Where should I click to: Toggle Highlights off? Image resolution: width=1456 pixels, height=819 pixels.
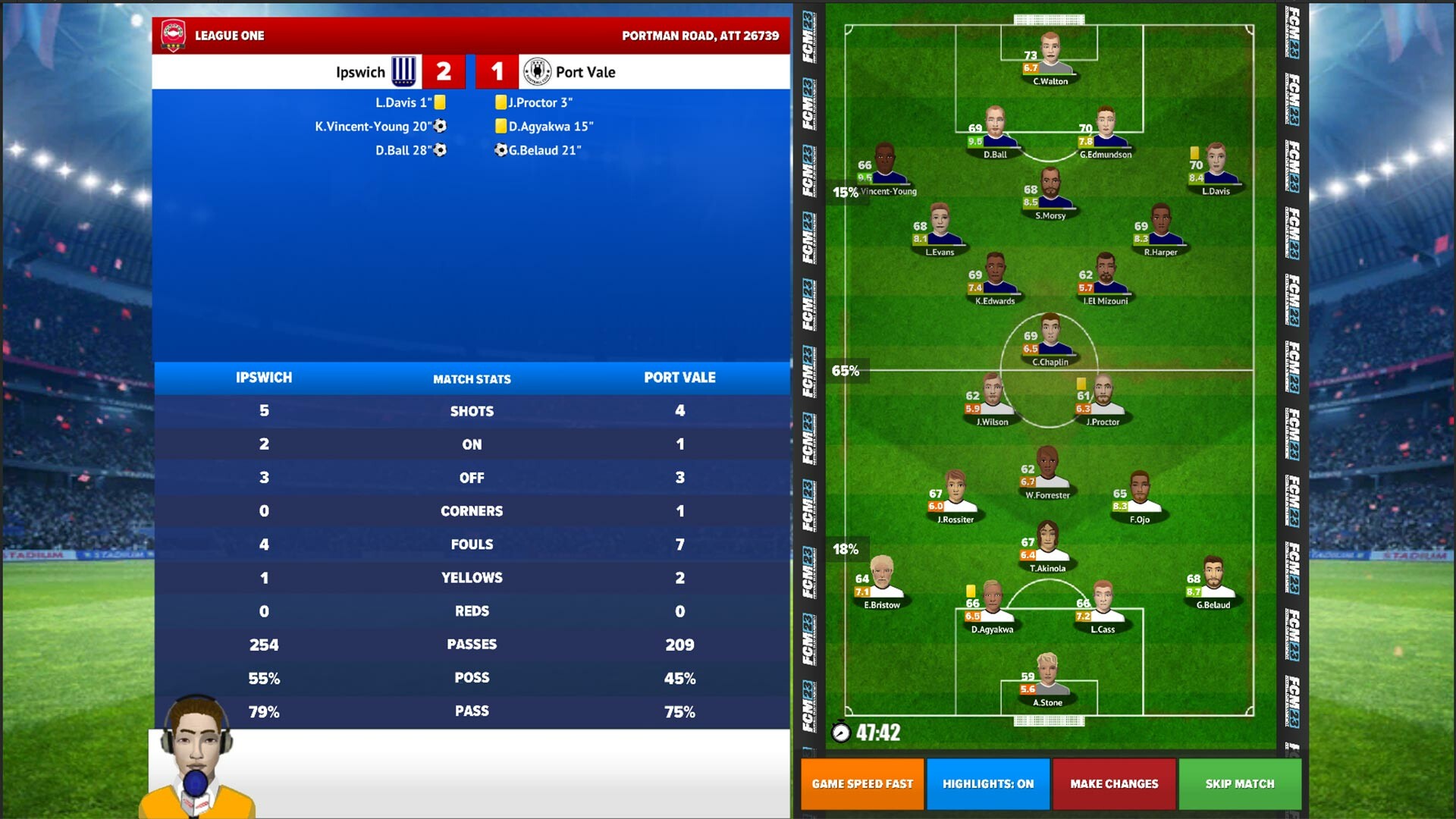click(x=987, y=784)
